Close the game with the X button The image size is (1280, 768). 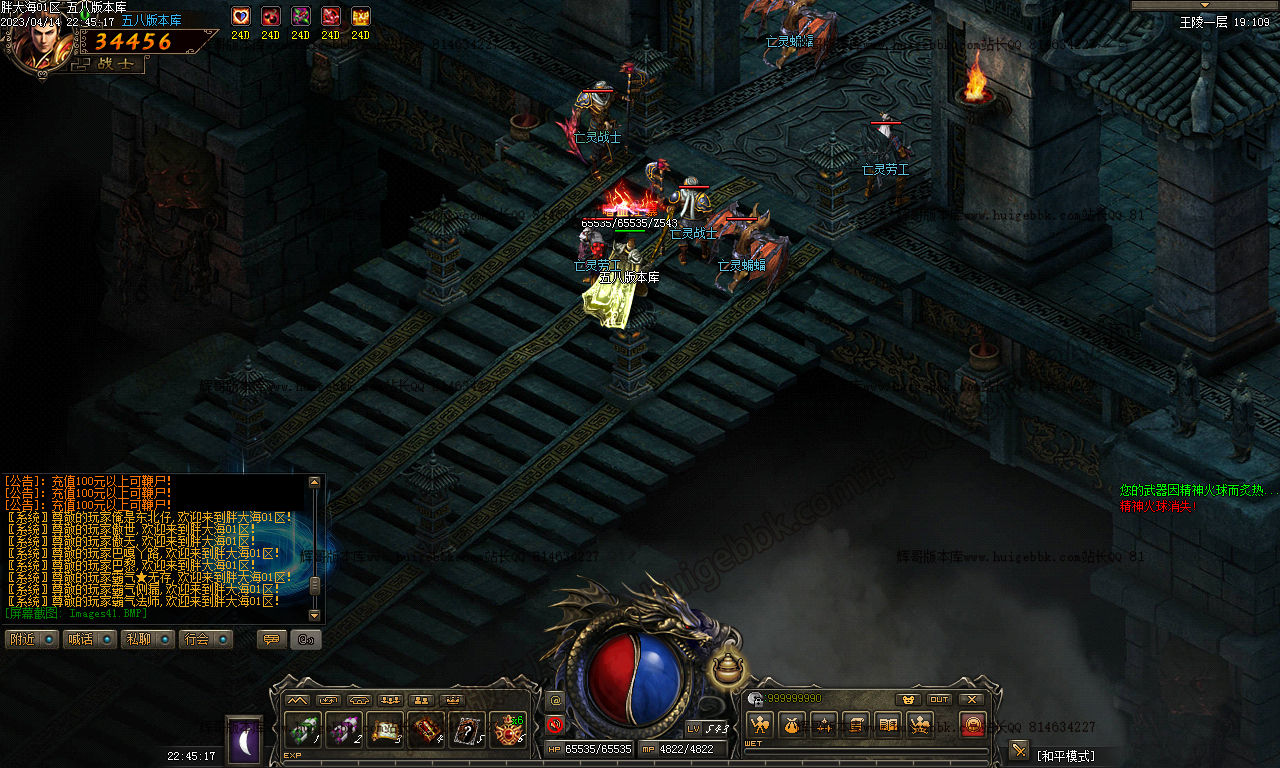971,699
